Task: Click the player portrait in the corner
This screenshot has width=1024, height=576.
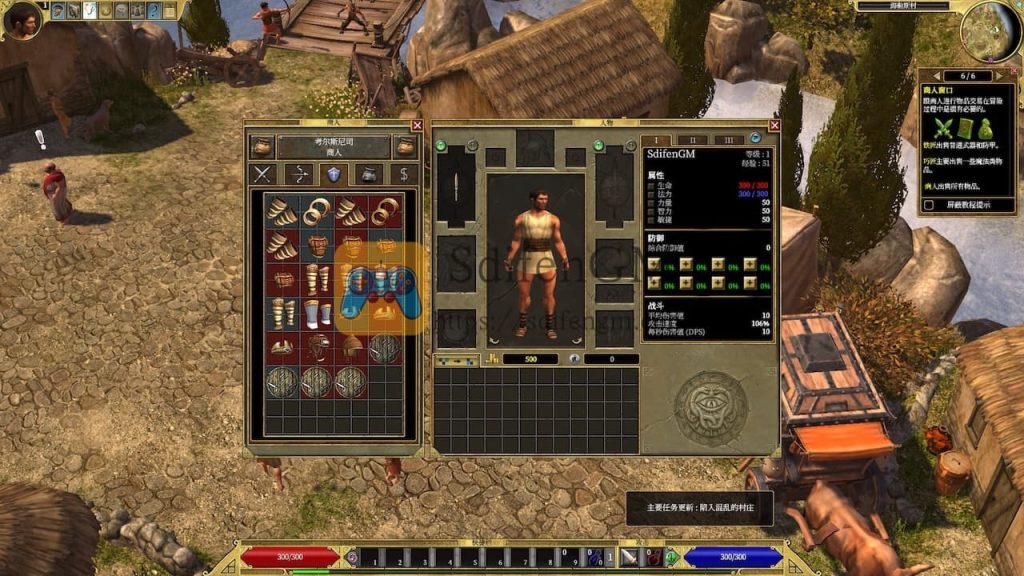Action: click(x=22, y=19)
